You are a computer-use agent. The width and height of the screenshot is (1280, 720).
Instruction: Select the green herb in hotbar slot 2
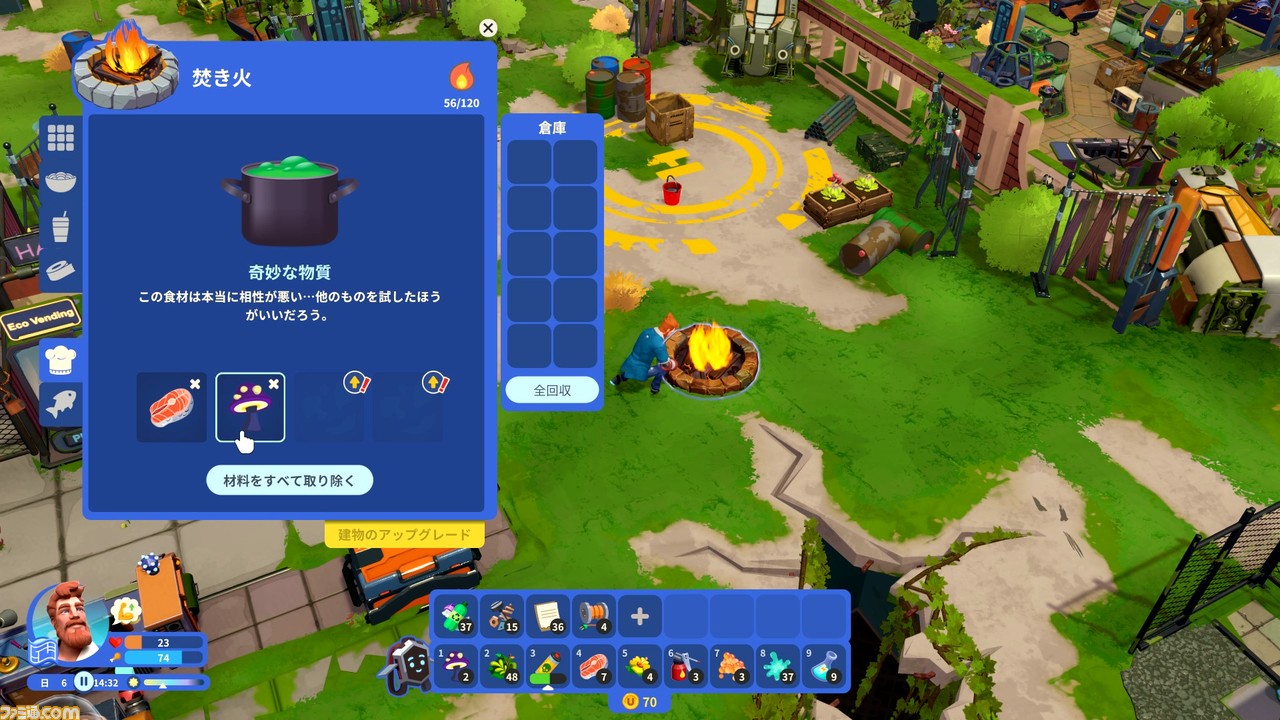coord(503,665)
